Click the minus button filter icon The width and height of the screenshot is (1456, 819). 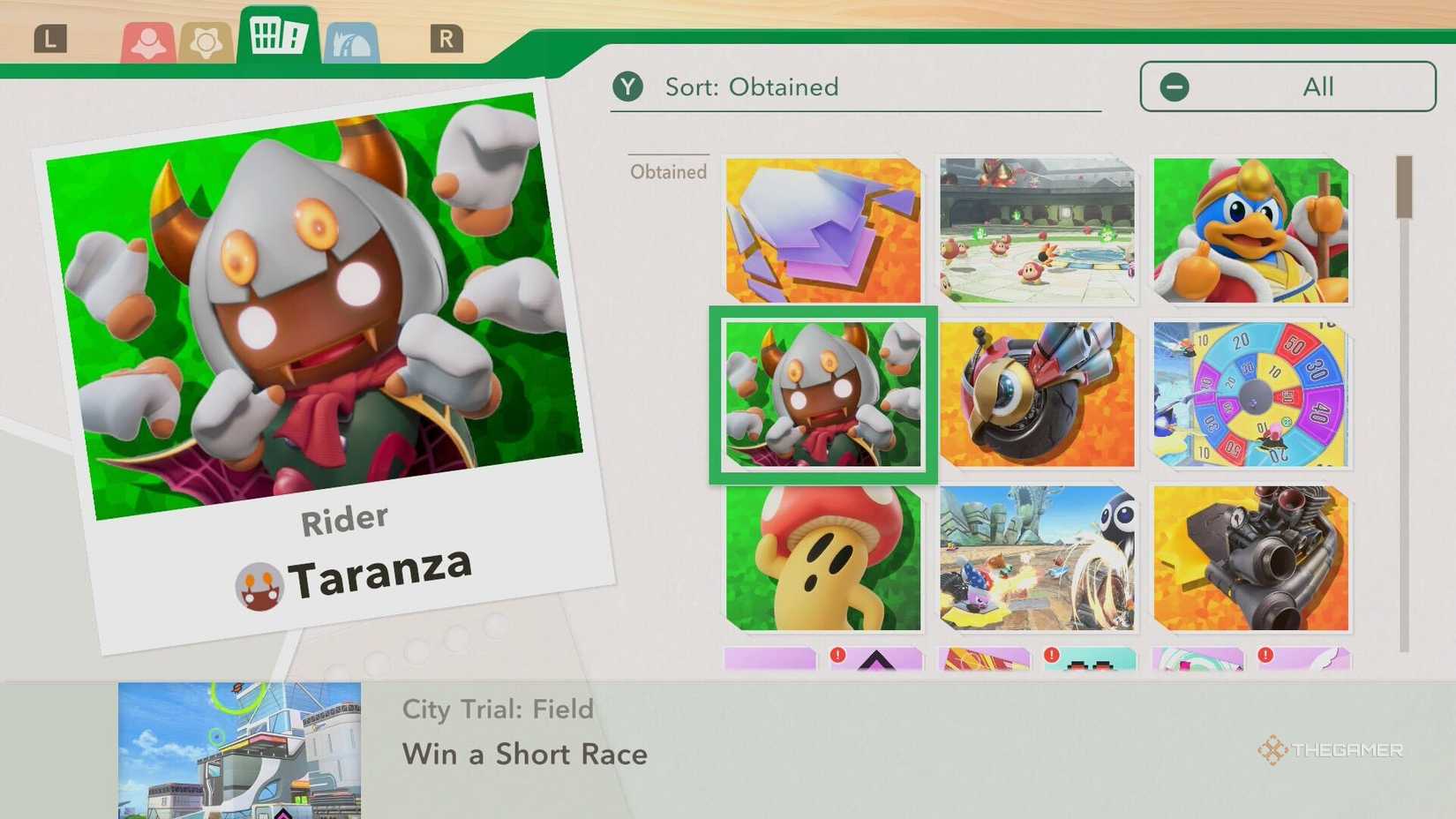point(1174,86)
